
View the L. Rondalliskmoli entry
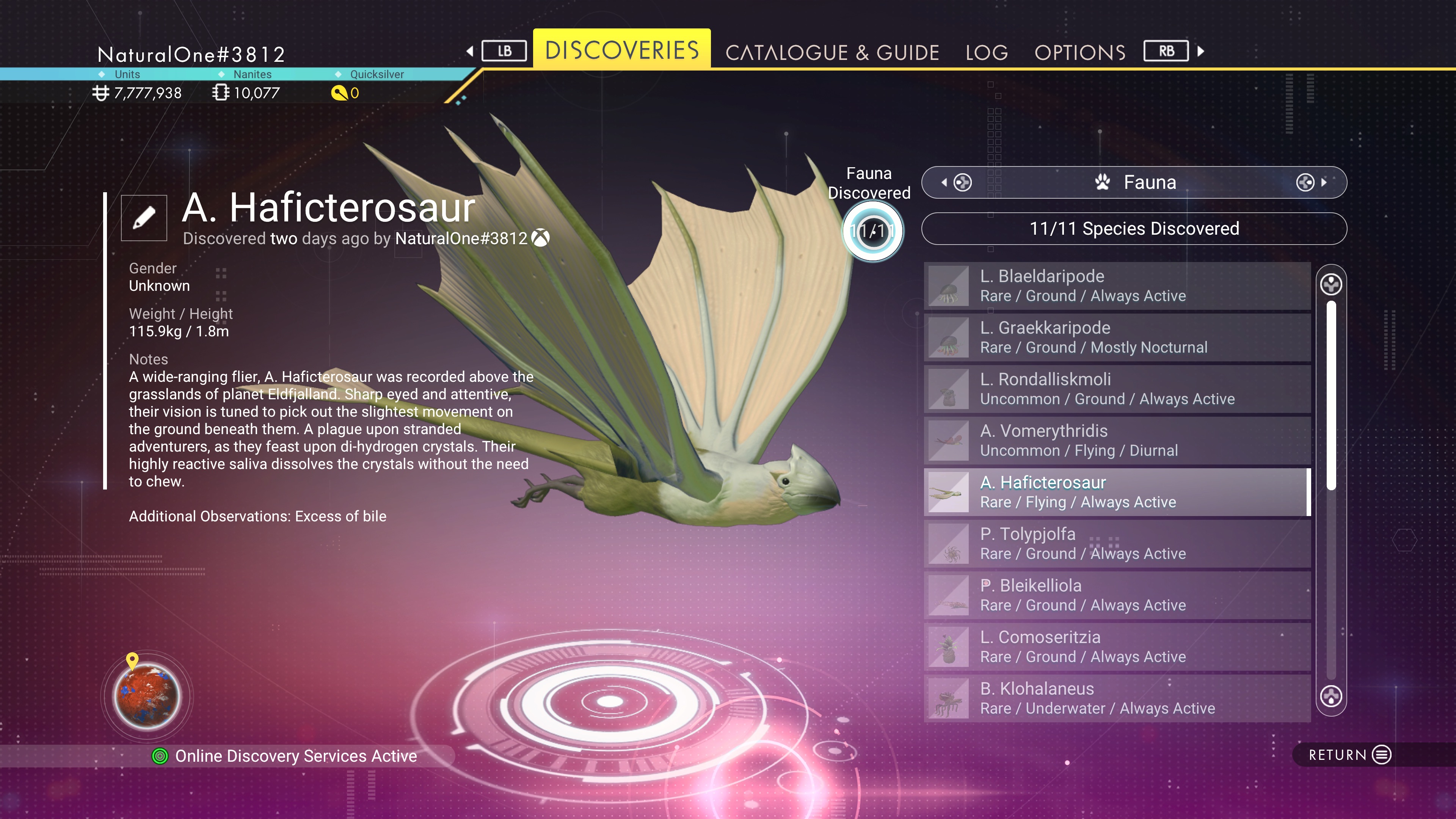point(1117,389)
